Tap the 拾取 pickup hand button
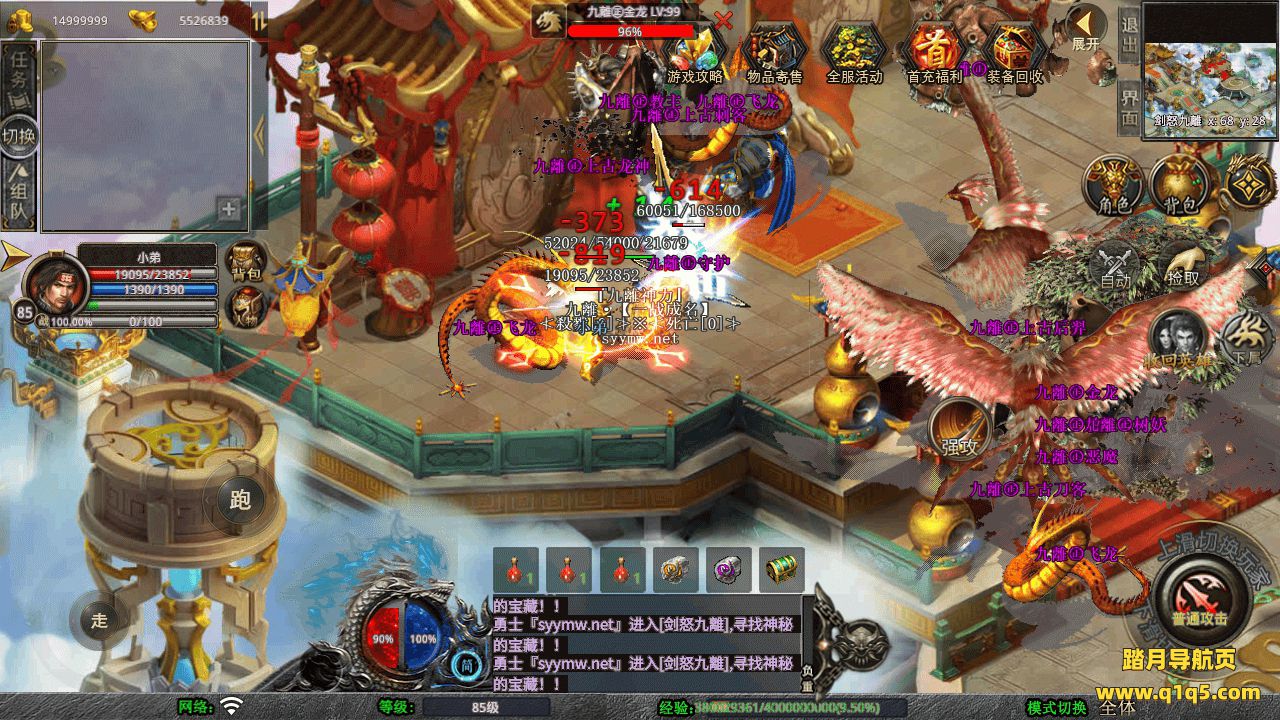 coord(1182,266)
